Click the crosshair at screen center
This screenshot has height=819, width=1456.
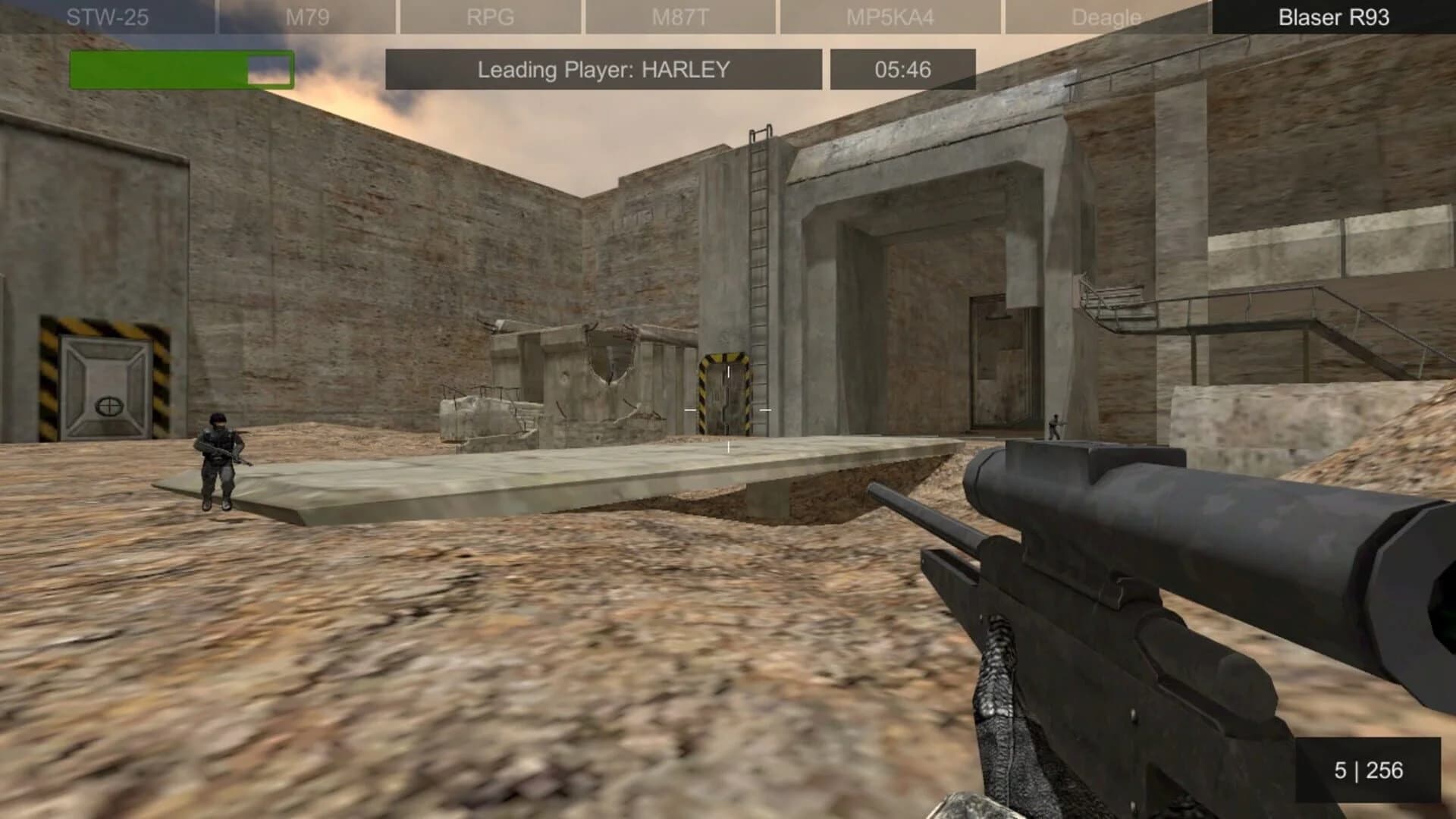(x=728, y=409)
